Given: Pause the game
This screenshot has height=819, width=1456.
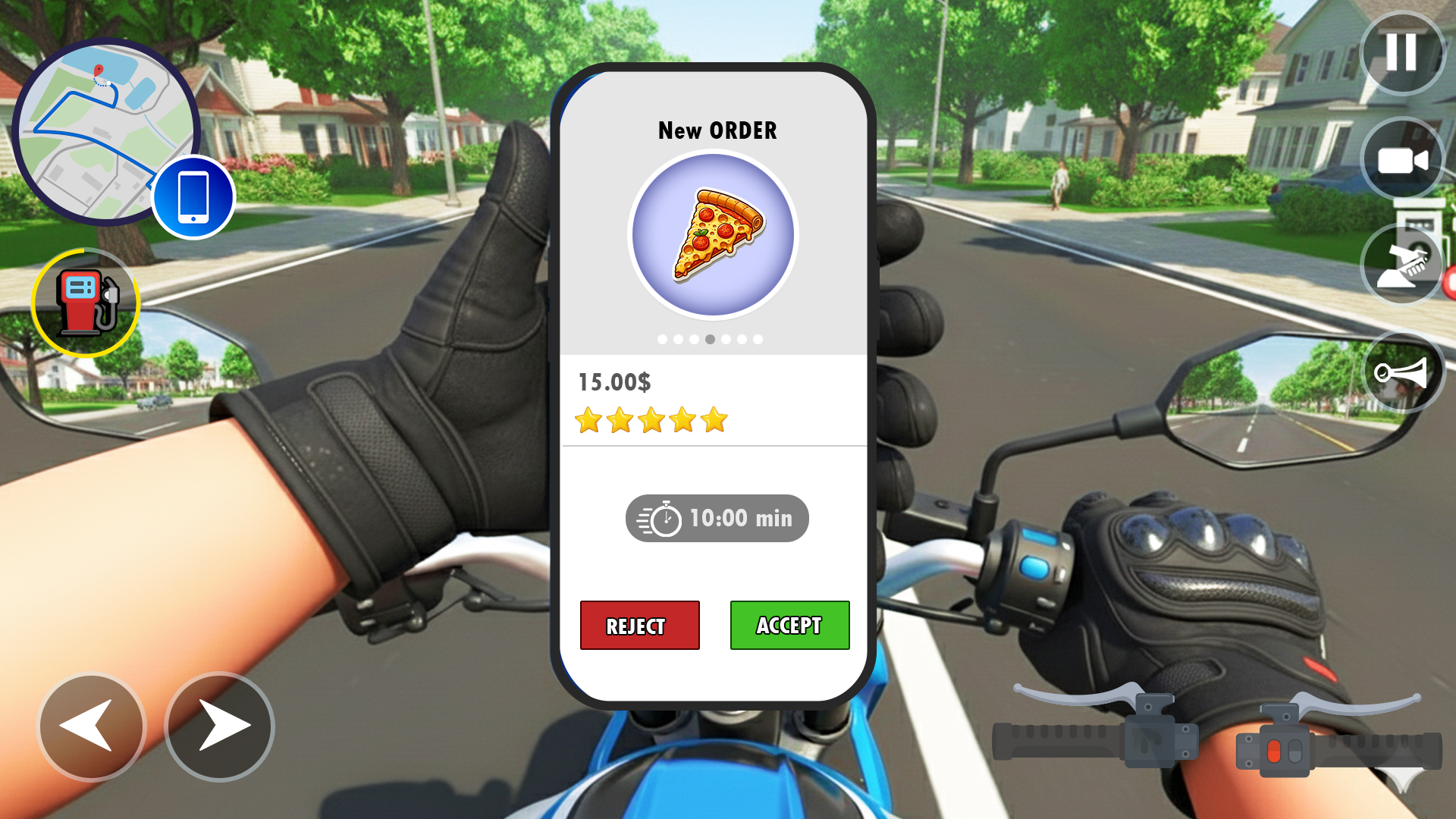Looking at the screenshot, I should point(1401,53).
